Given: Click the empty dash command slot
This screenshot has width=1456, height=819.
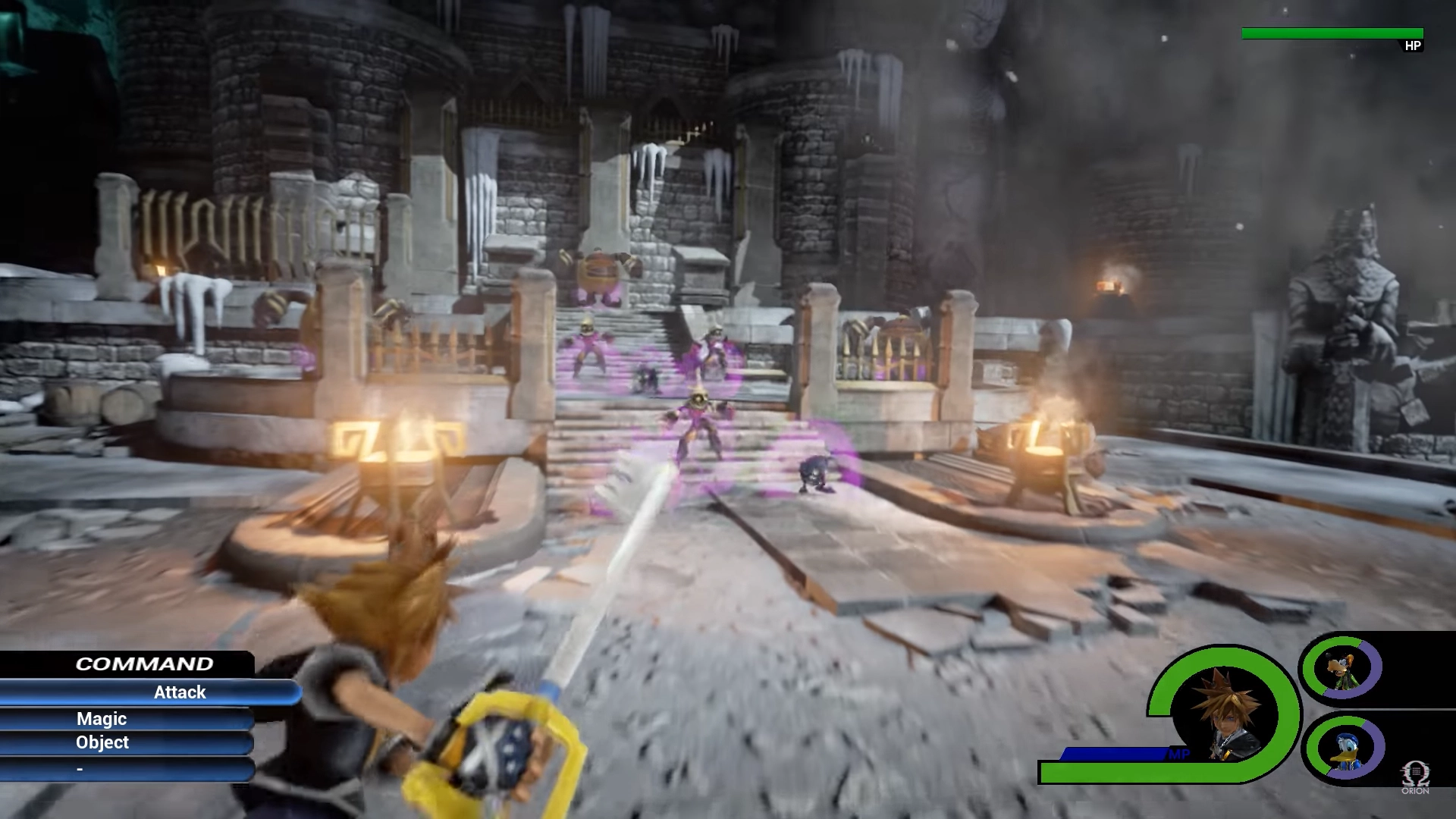Looking at the screenshot, I should (80, 767).
